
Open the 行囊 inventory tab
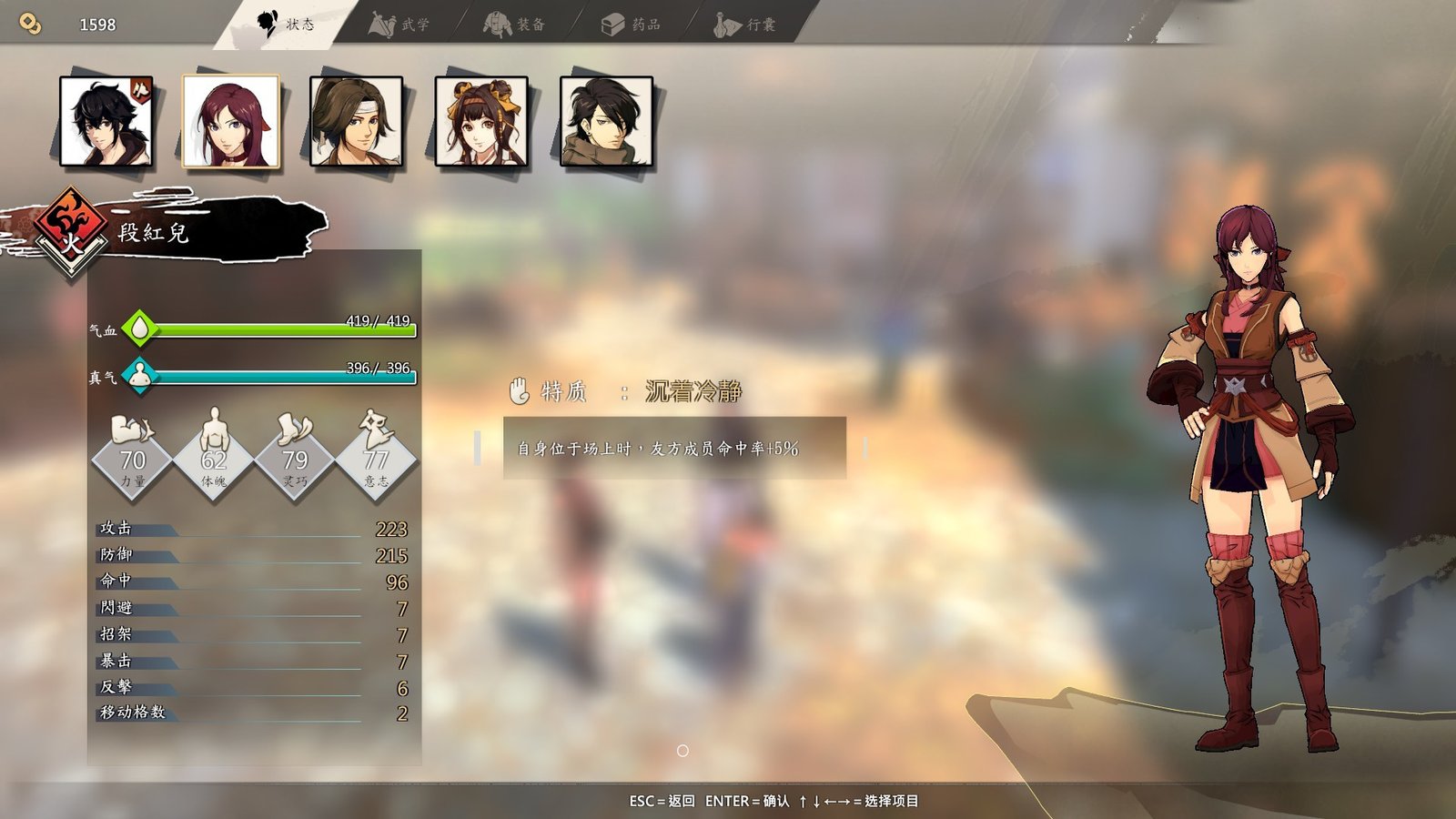click(x=746, y=25)
